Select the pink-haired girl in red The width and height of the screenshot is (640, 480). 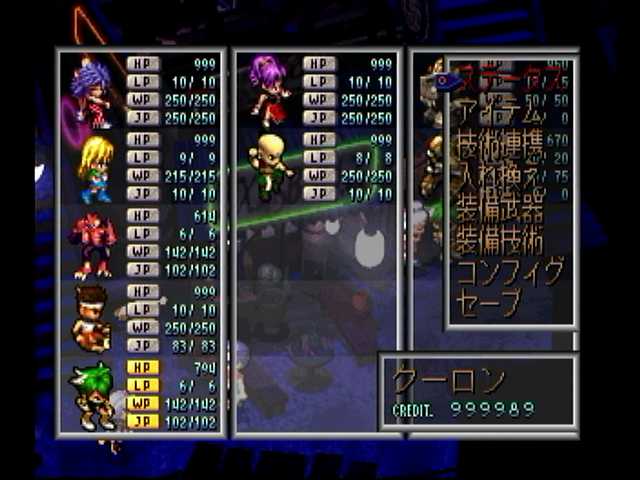click(269, 90)
